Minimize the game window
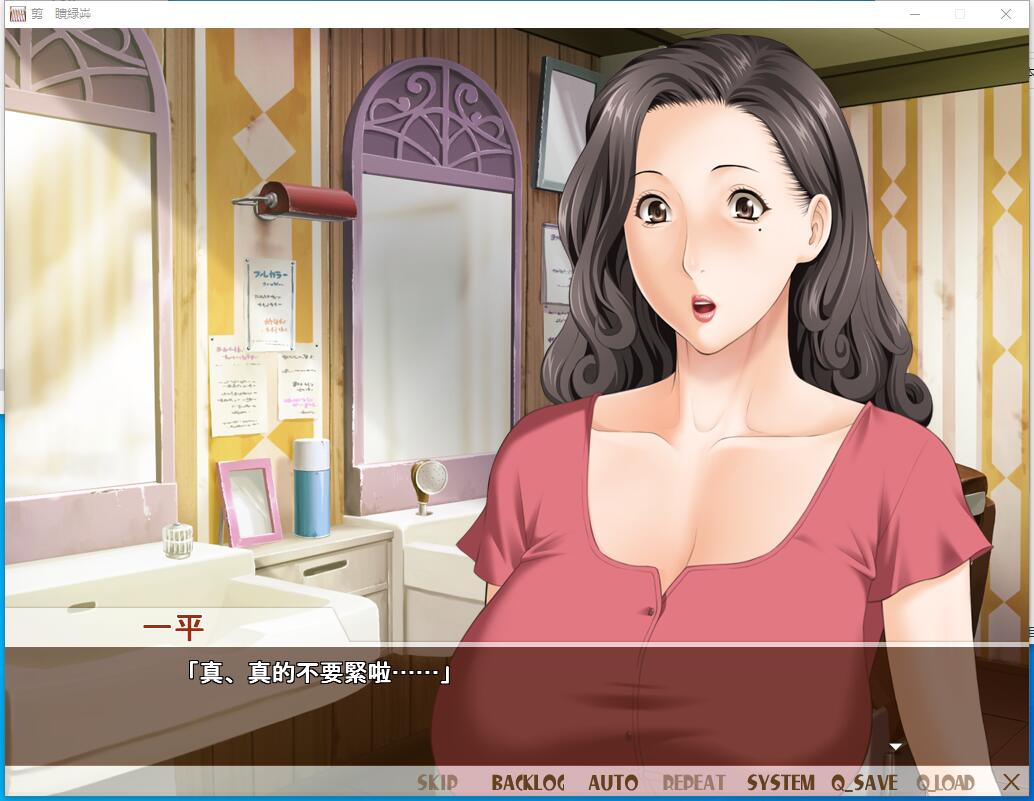Screen dimensions: 1034x801 [x=915, y=14]
